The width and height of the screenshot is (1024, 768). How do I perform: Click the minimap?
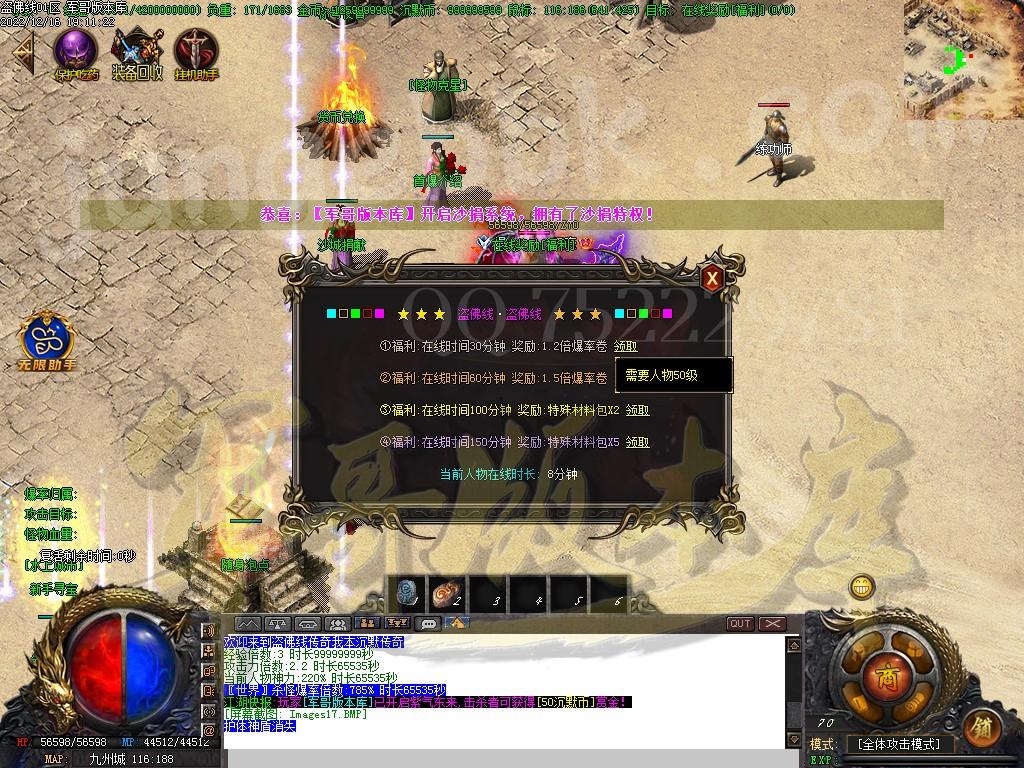tap(963, 58)
